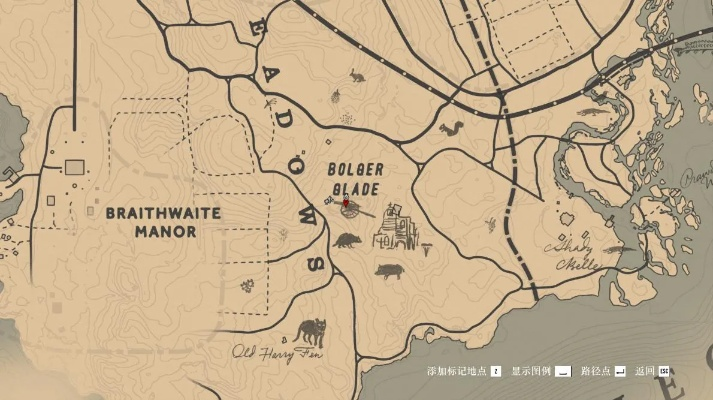Select the big cat marker near Old Harry Fen
Viewport: 713px width, 400px height.
click(311, 332)
